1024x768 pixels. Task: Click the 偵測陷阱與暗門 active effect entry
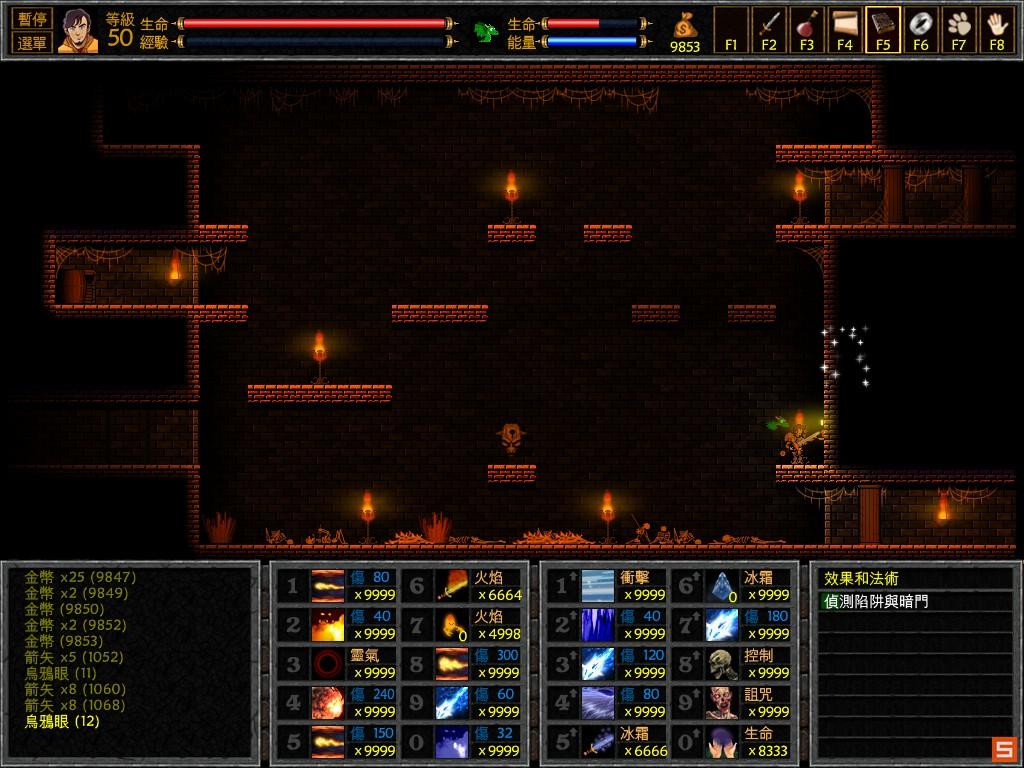click(877, 602)
